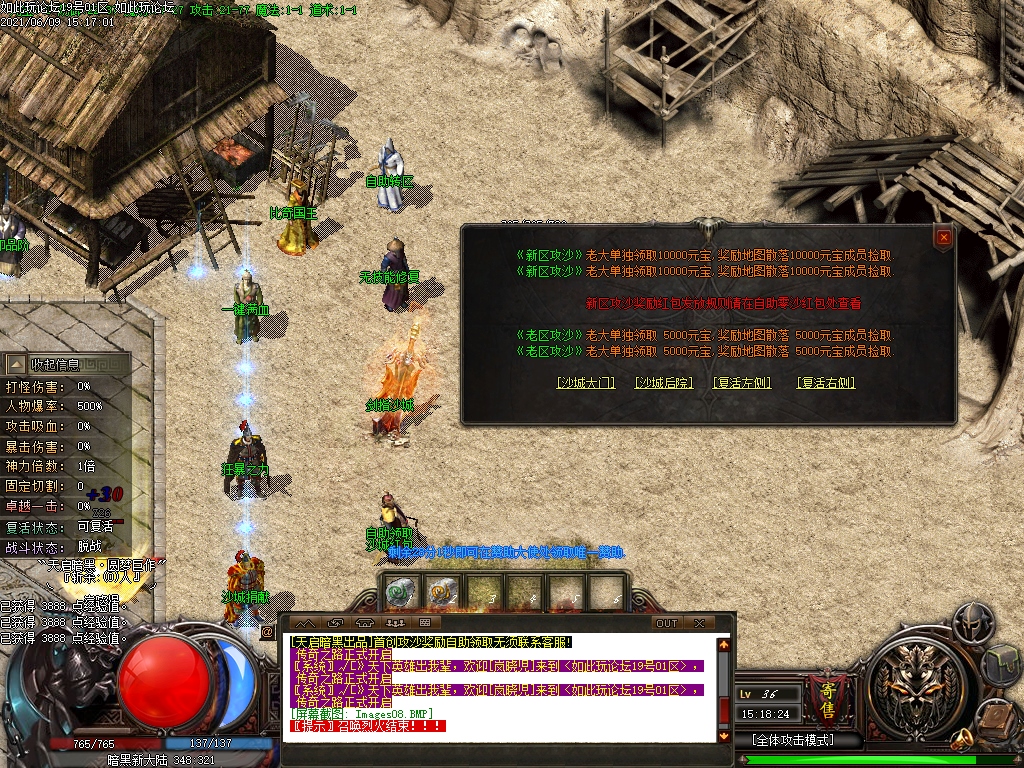Viewport: 1024px width, 768px height.
Task: Open the helmet character equipment icon
Action: [x=973, y=622]
